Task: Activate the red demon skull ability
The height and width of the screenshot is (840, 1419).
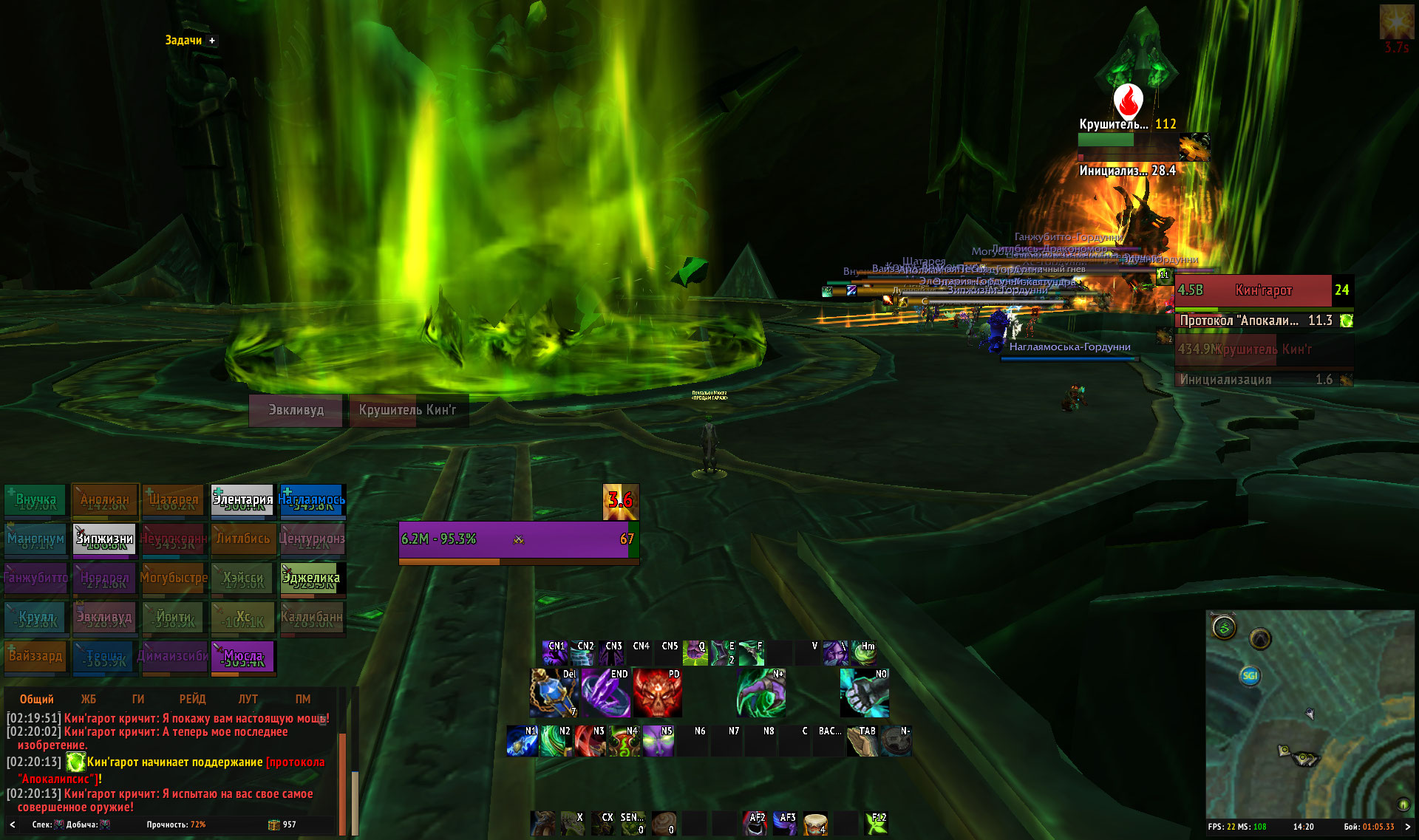Action: tap(656, 694)
